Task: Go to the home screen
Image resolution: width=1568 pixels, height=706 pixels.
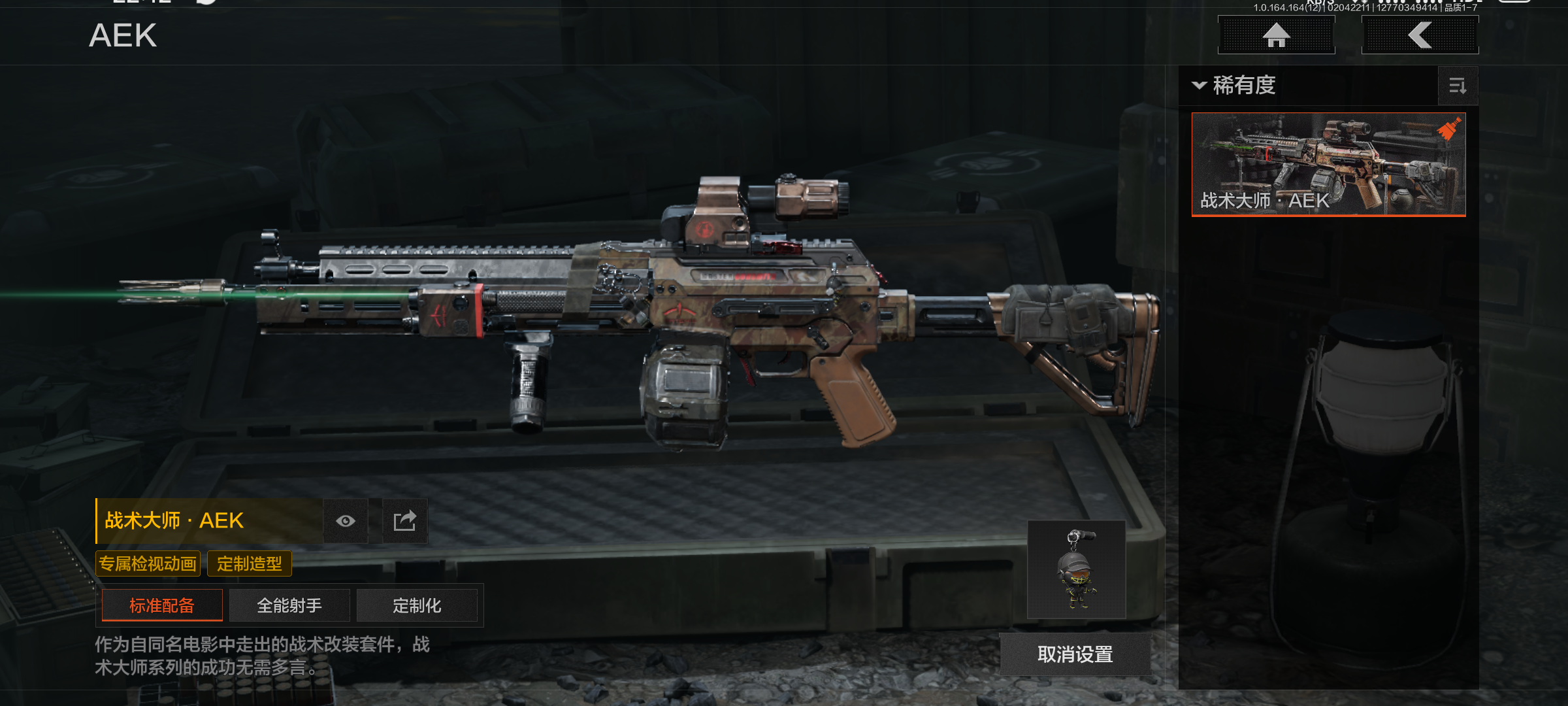Action: tap(1276, 35)
